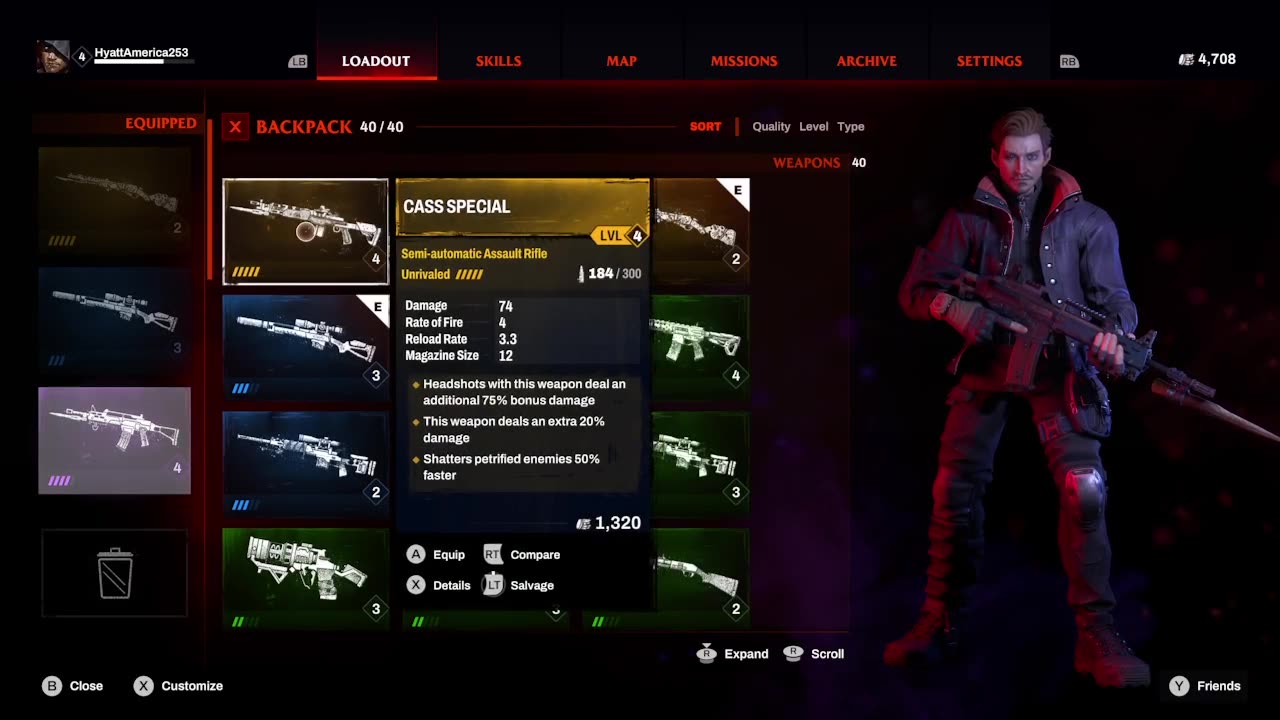The height and width of the screenshot is (720, 1280).
Task: Click the trash can salvage slot
Action: coord(115,573)
